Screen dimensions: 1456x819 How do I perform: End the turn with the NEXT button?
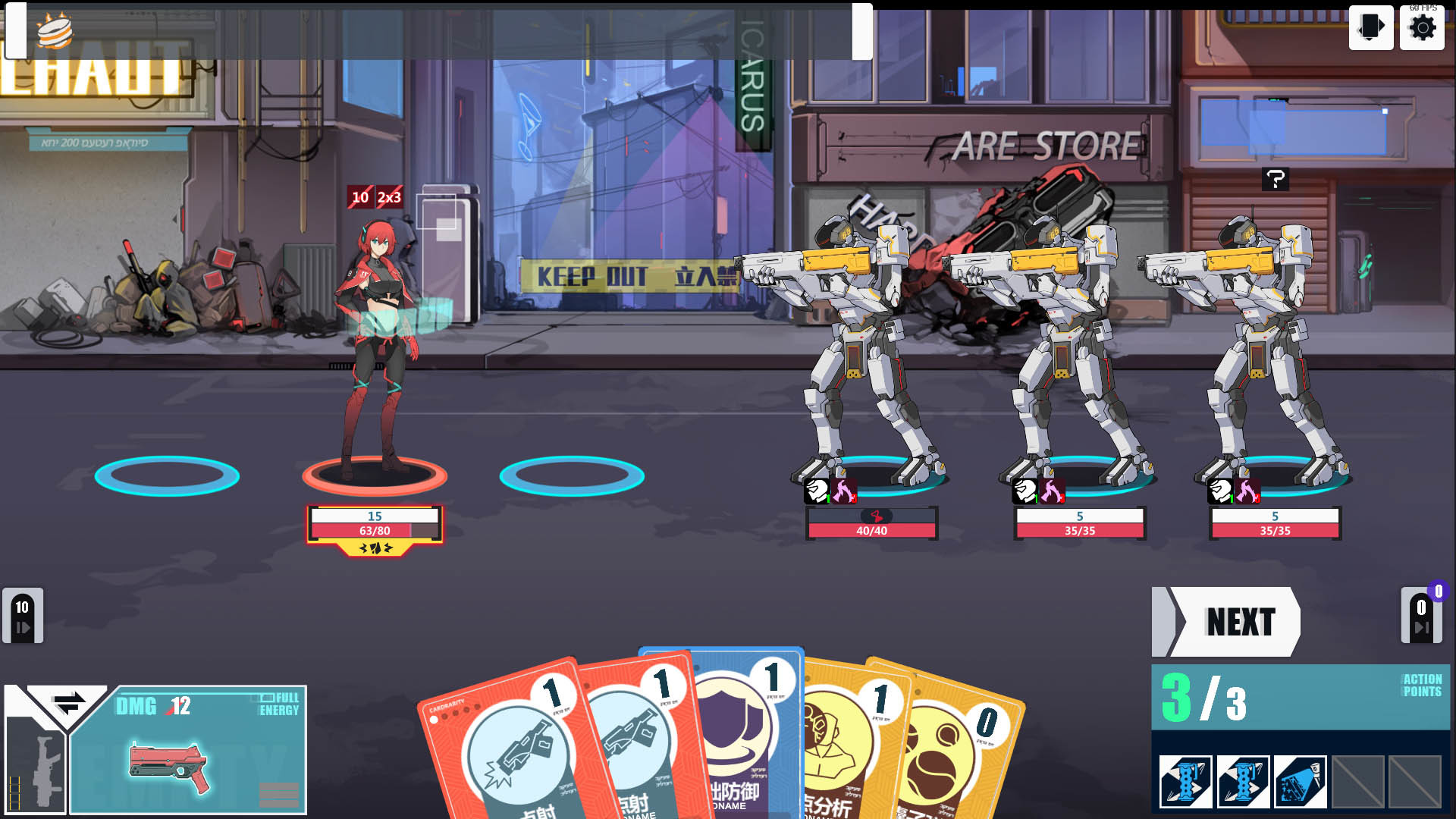pos(1236,622)
